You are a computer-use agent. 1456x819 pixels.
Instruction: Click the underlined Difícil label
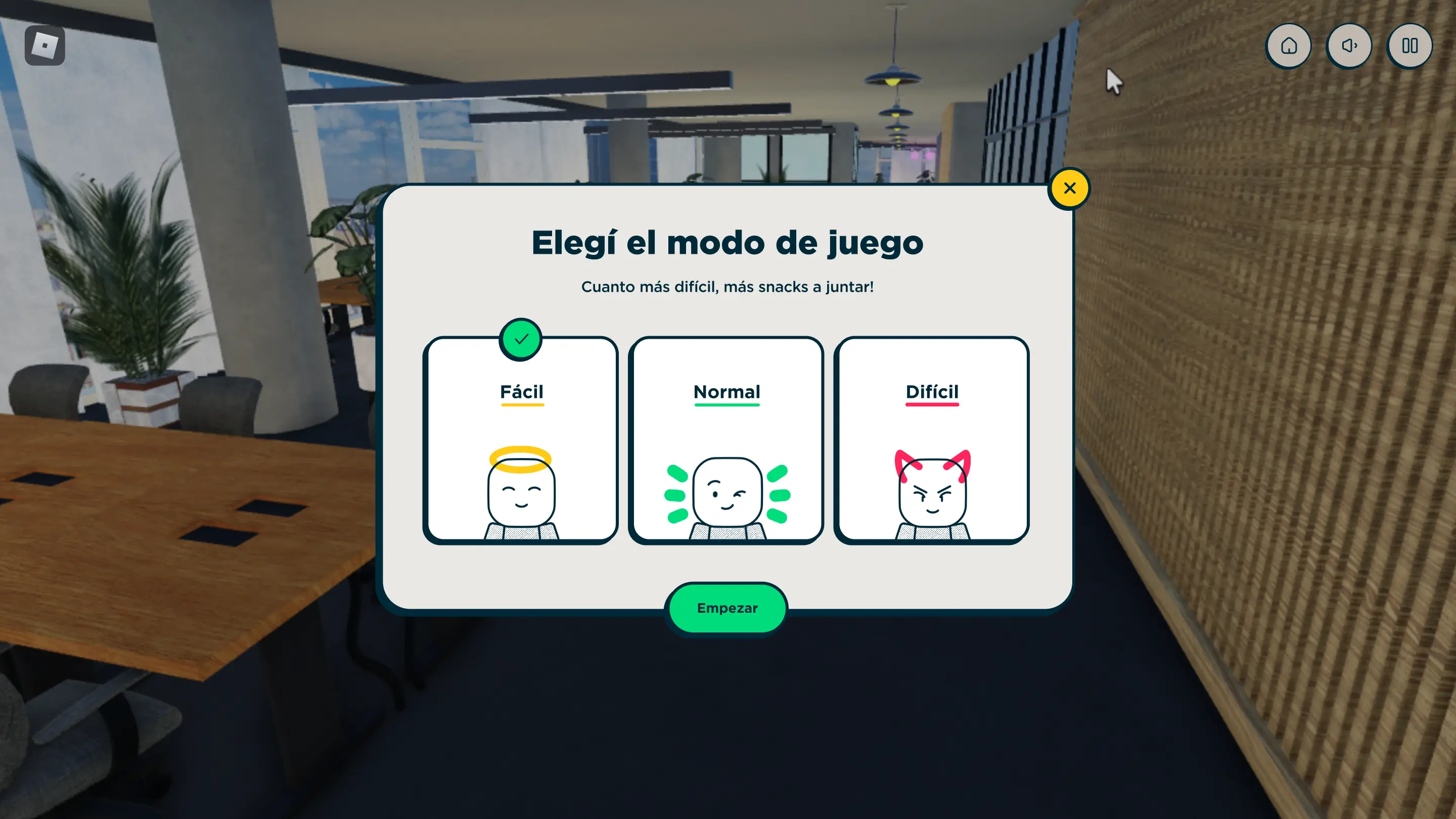tap(932, 392)
